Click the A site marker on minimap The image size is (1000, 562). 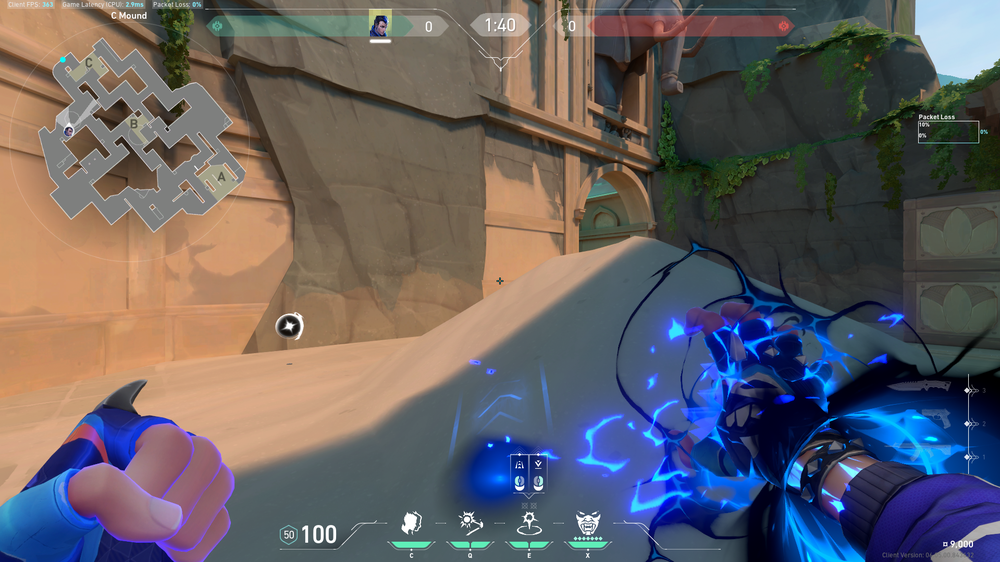pyautogui.click(x=221, y=176)
